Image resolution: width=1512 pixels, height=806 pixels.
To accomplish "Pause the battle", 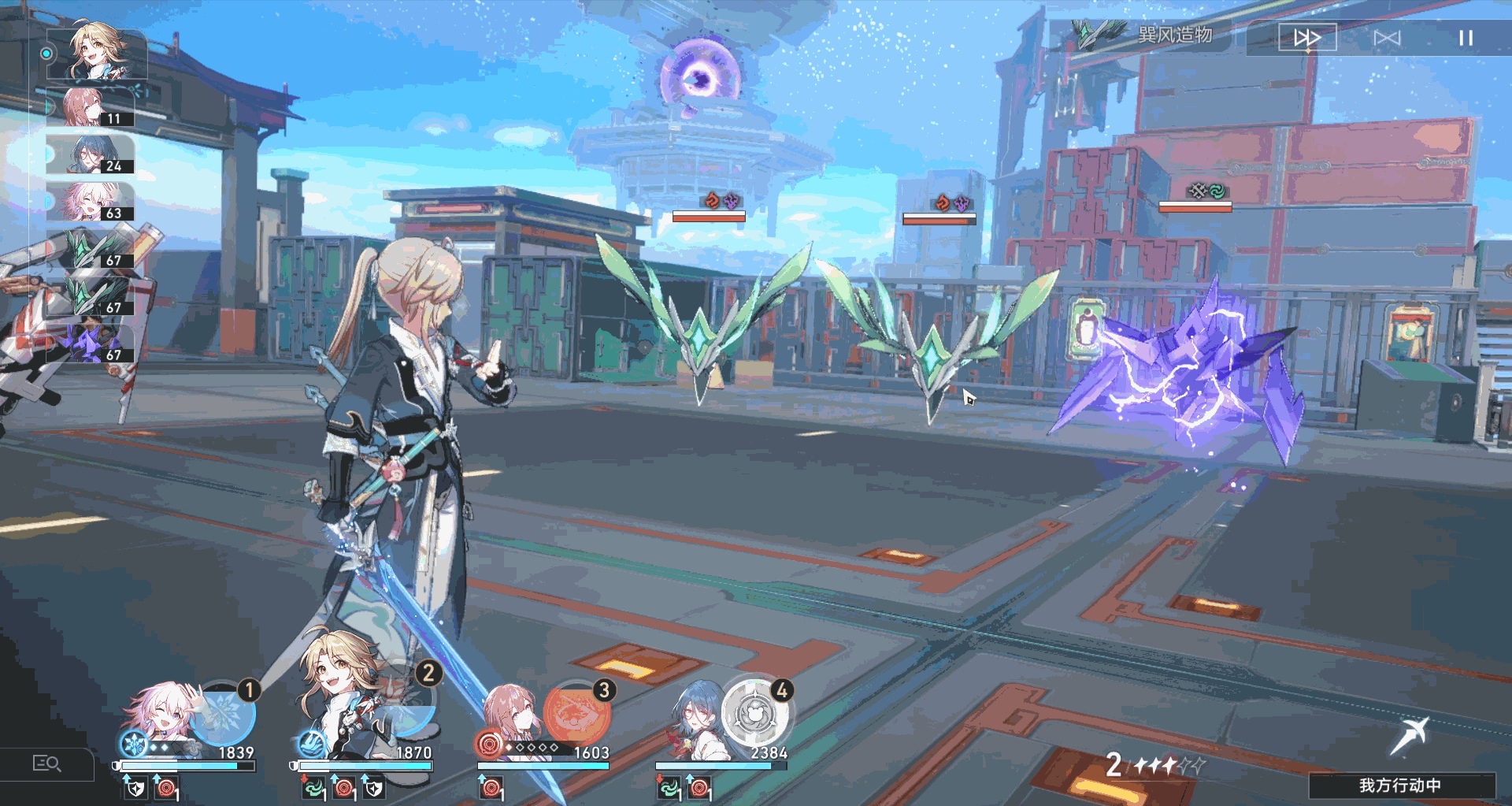I will coord(1465,38).
